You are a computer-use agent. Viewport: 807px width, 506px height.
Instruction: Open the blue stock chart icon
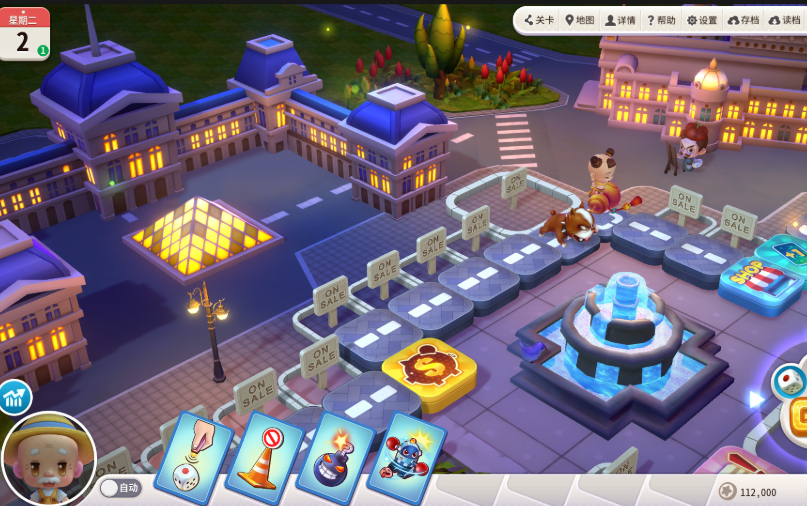pos(13,397)
